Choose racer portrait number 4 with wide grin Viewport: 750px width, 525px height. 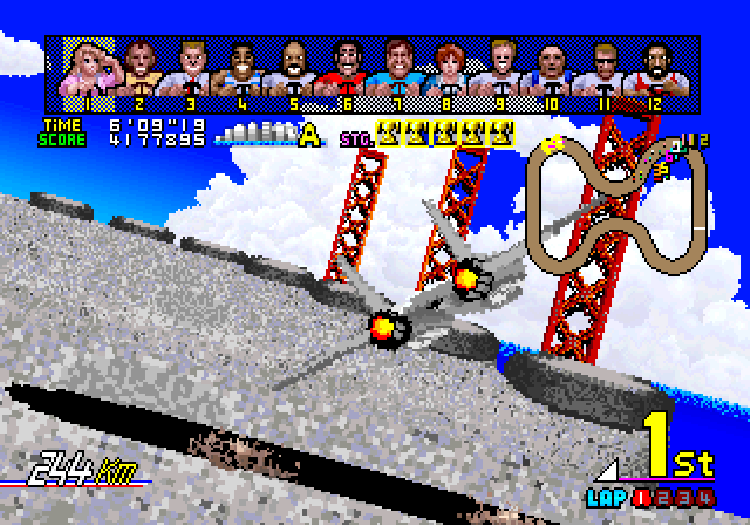click(242, 72)
